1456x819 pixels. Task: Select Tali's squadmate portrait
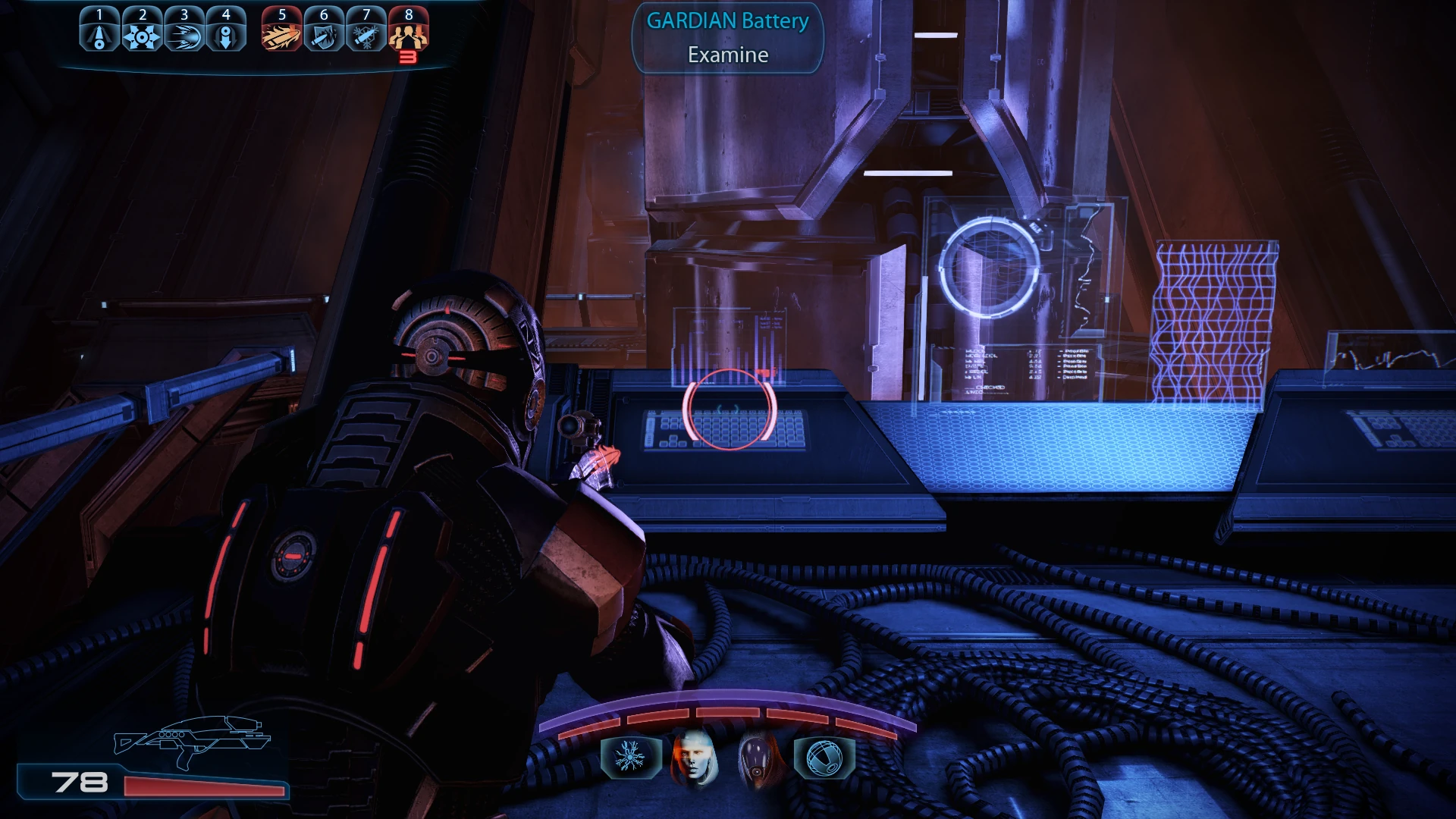758,757
